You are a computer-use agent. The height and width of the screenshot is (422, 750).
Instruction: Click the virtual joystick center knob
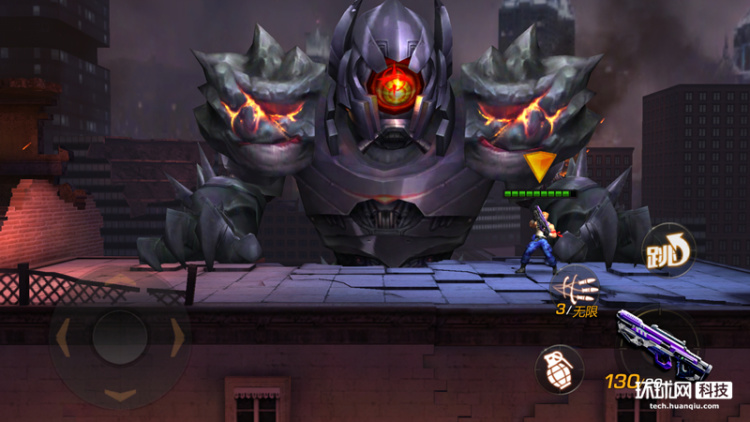[x=120, y=338]
